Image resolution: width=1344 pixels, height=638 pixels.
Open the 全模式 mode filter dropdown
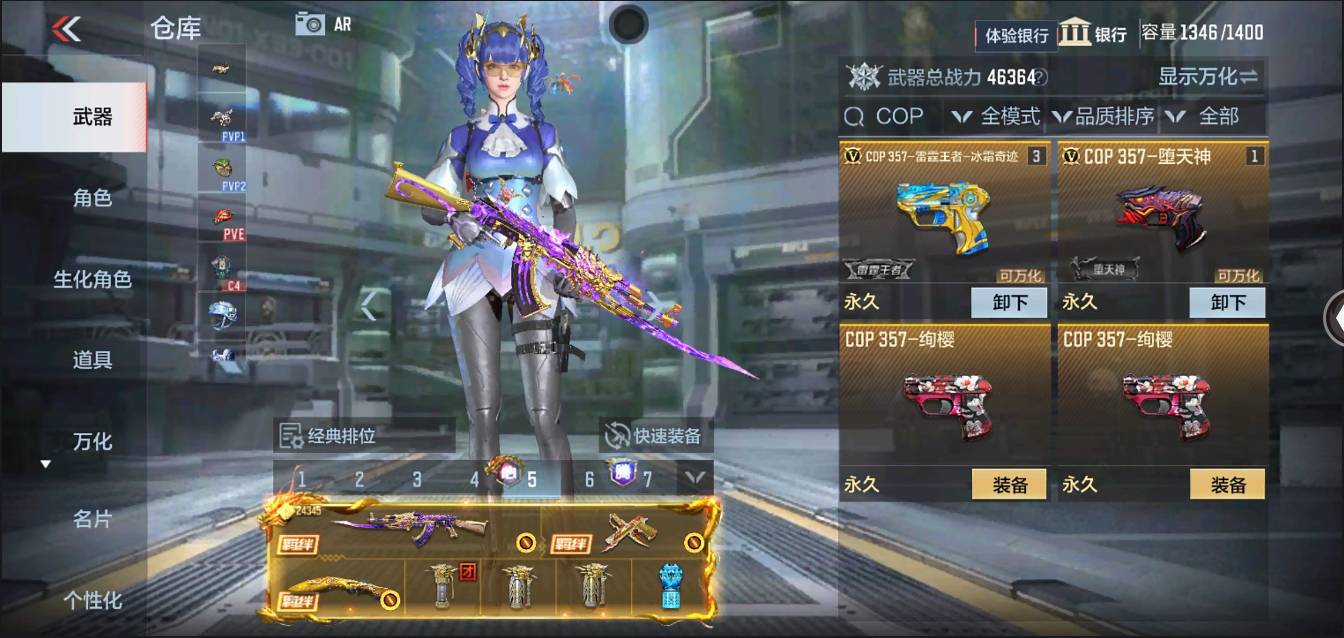(996, 117)
